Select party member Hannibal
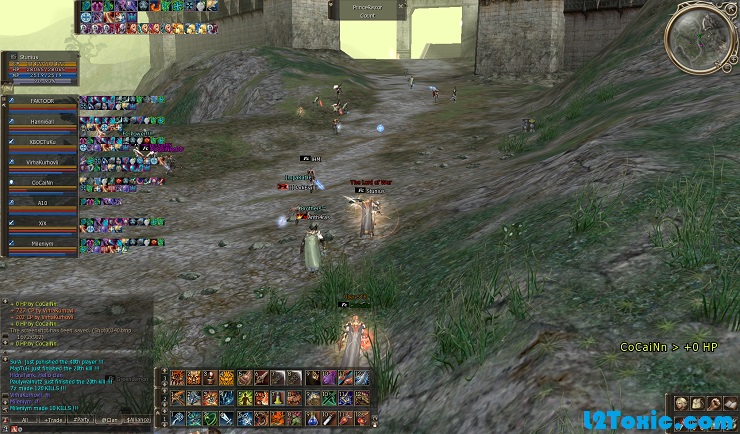 coord(42,122)
